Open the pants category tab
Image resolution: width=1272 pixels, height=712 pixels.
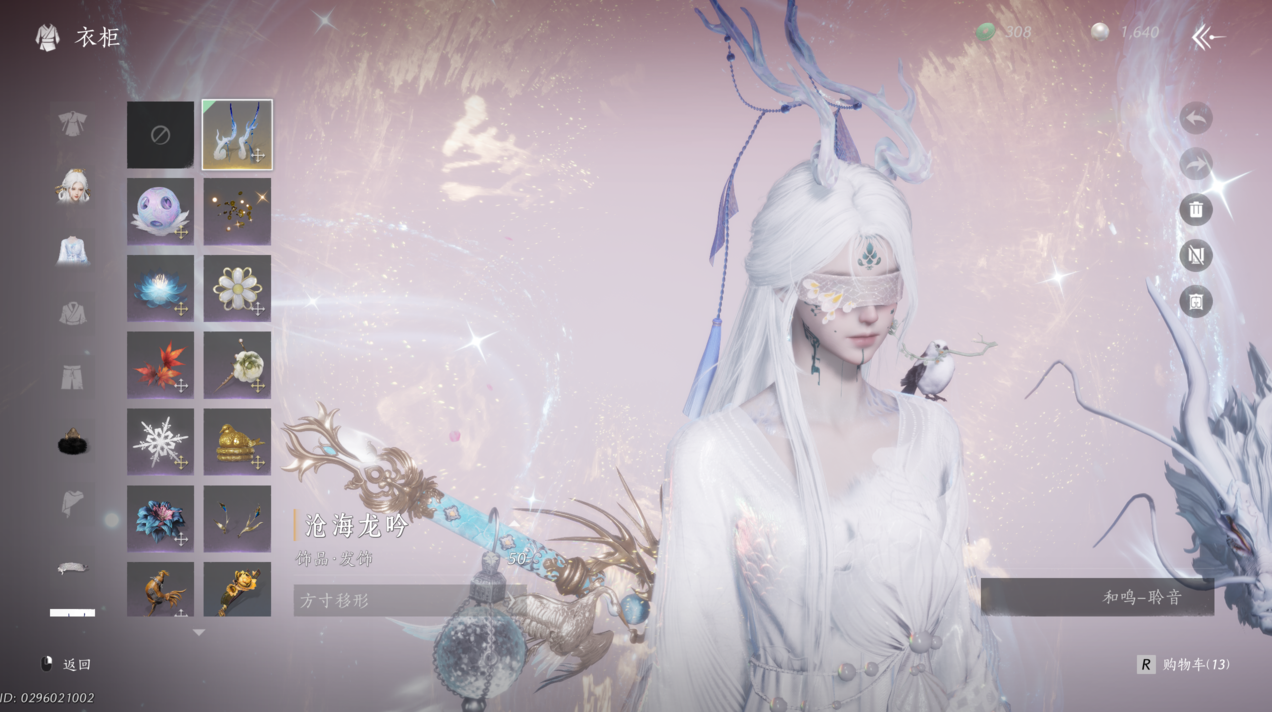coord(72,378)
